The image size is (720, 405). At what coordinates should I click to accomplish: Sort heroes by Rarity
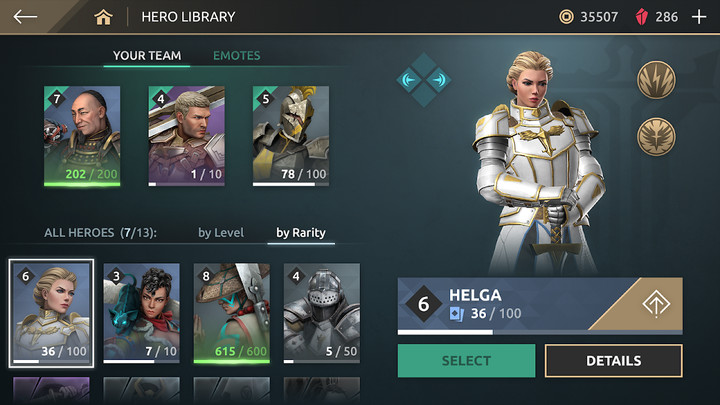(301, 233)
